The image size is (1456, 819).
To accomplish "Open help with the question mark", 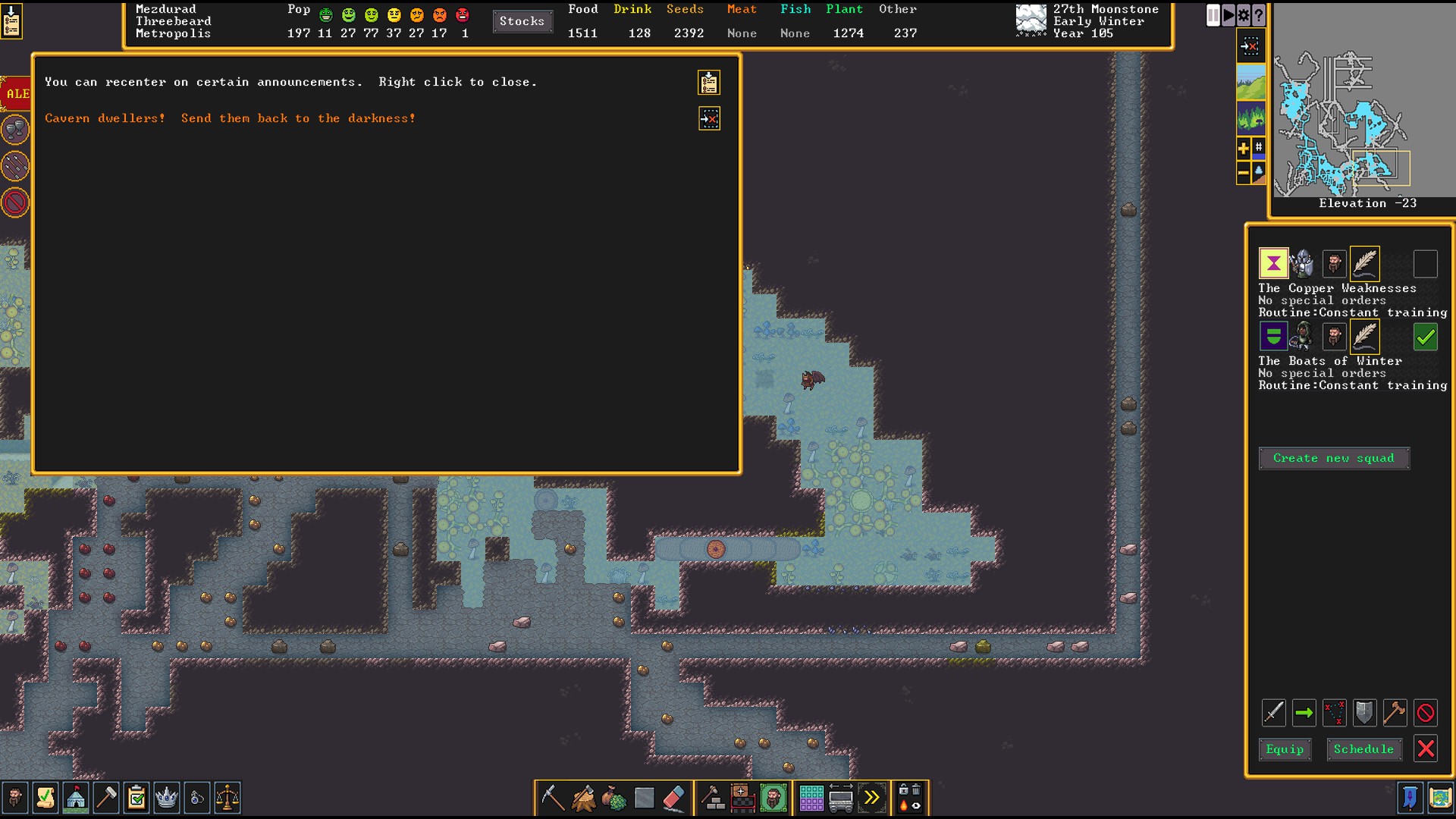I will tap(1259, 15).
